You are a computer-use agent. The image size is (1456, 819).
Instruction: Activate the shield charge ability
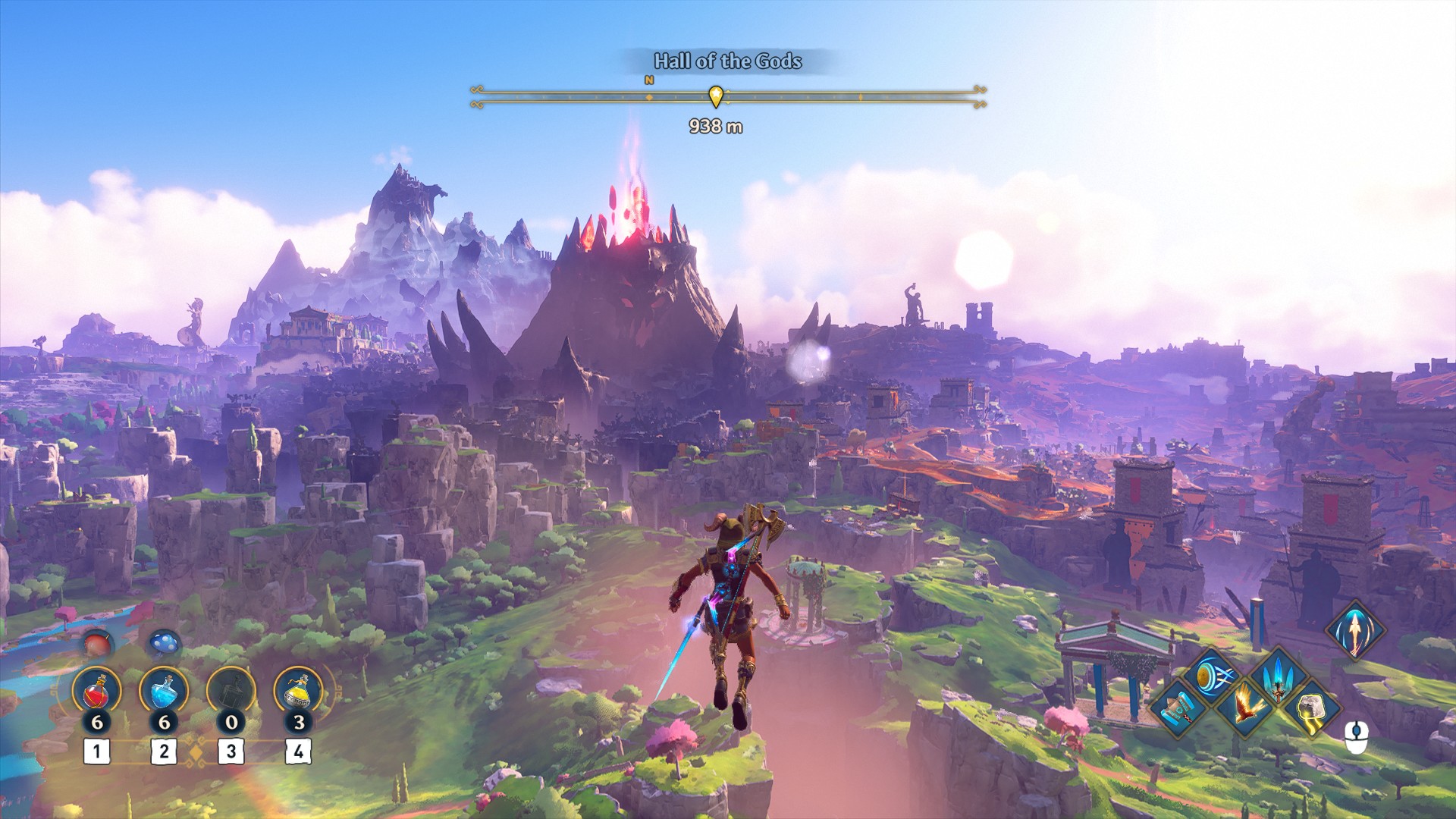1213,674
